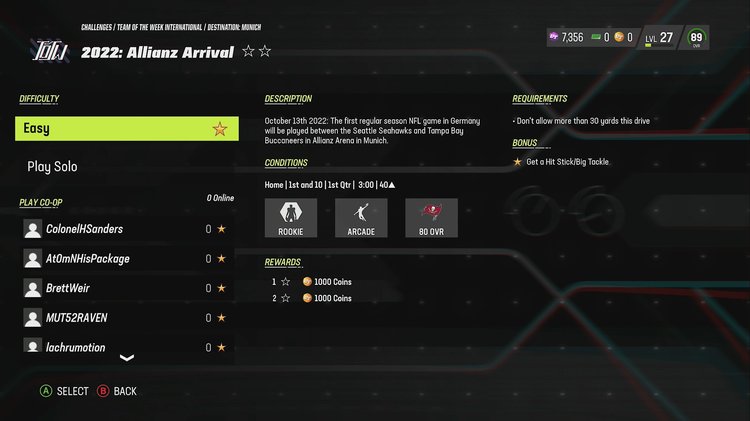Image resolution: width=750 pixels, height=421 pixels.
Task: Expand co-op list with down arrow
Action: point(127,358)
